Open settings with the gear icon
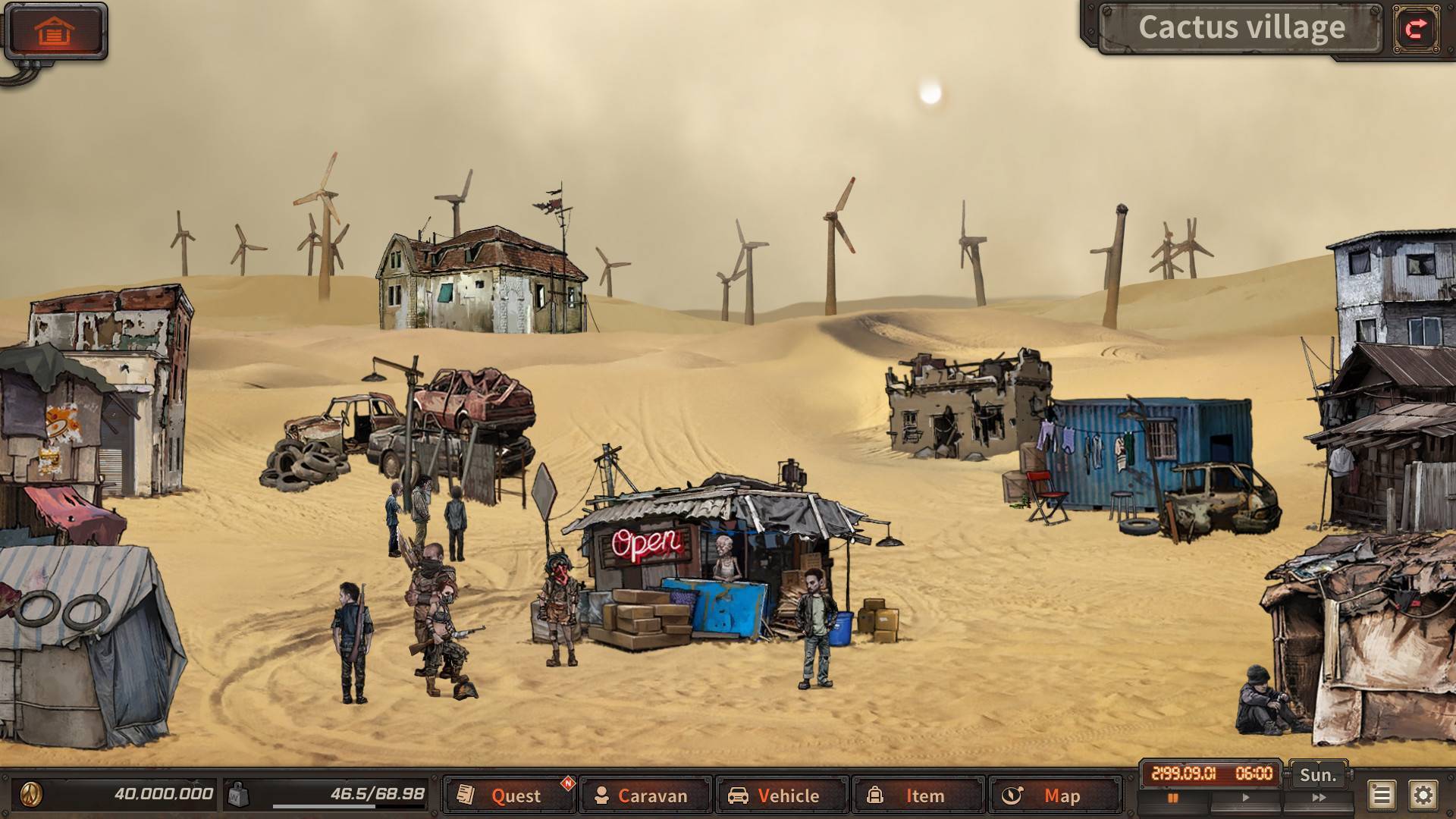 click(1423, 795)
